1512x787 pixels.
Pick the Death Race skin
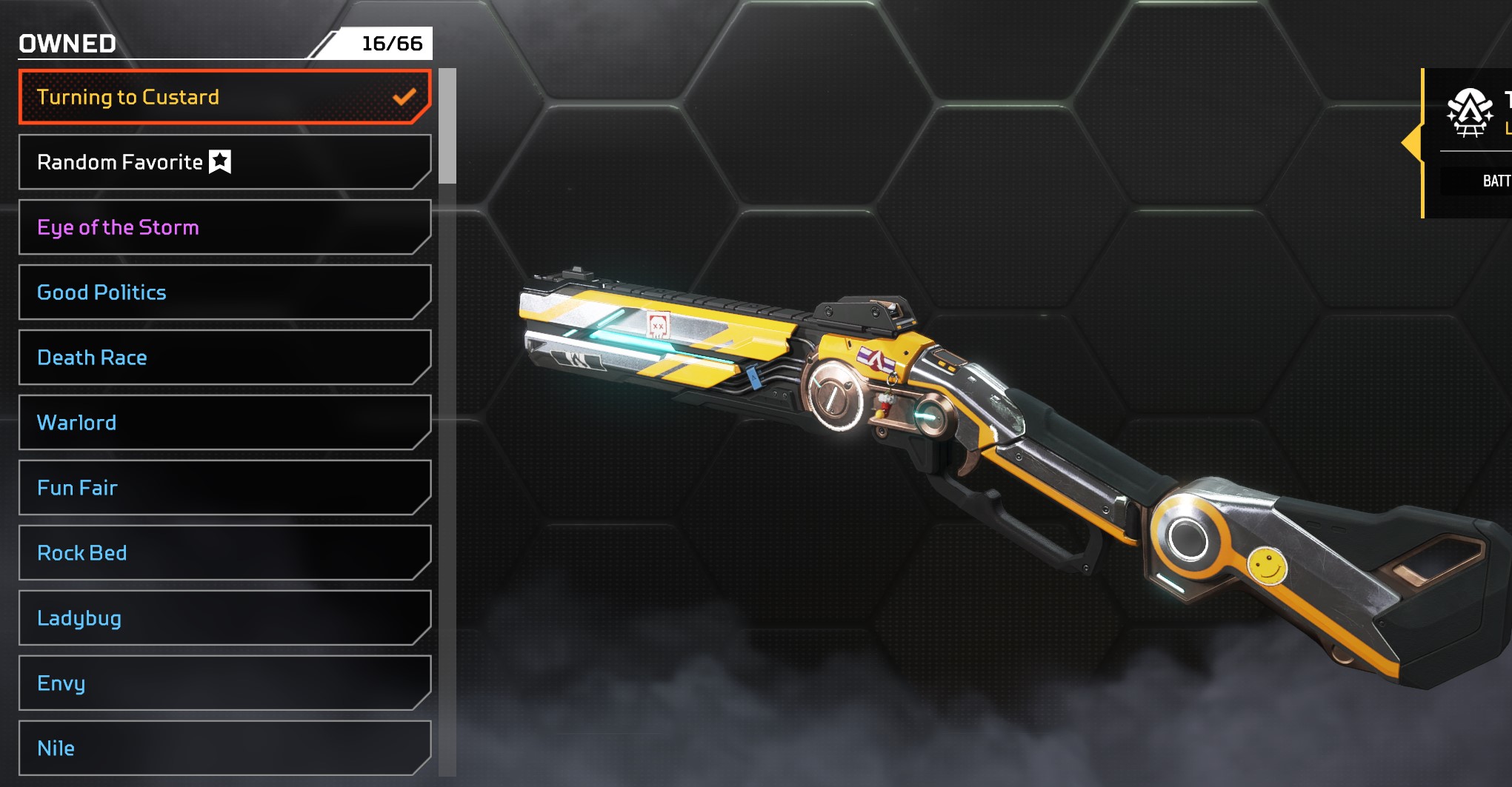pyautogui.click(x=224, y=358)
